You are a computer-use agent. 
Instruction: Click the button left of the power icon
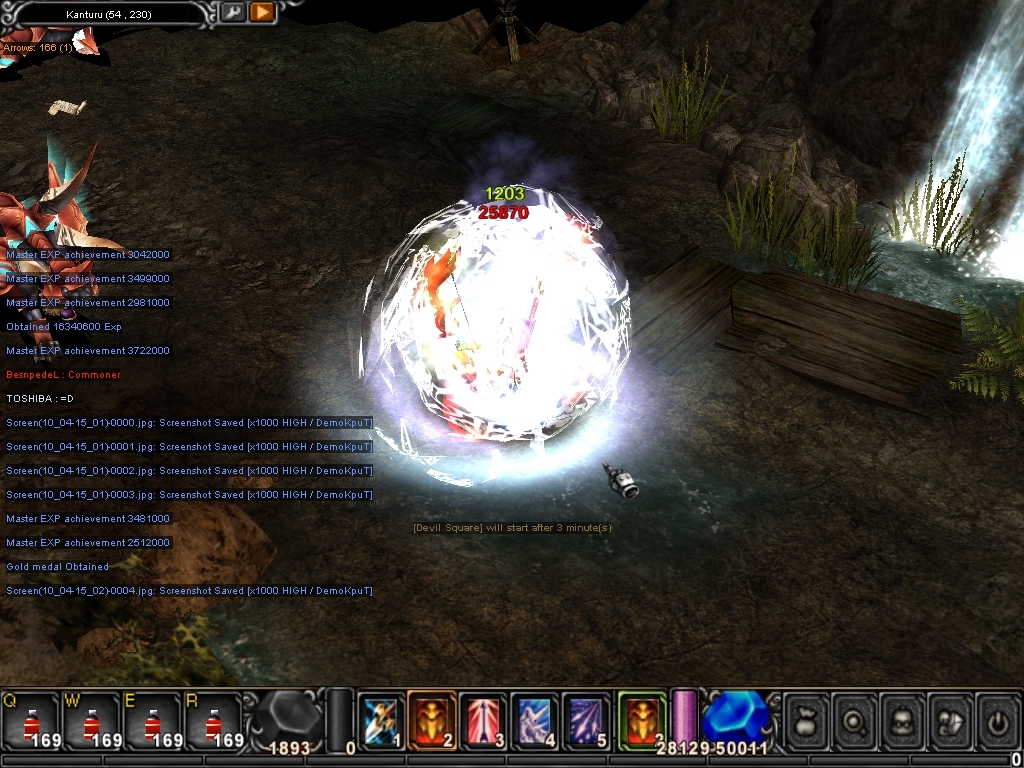click(x=951, y=720)
